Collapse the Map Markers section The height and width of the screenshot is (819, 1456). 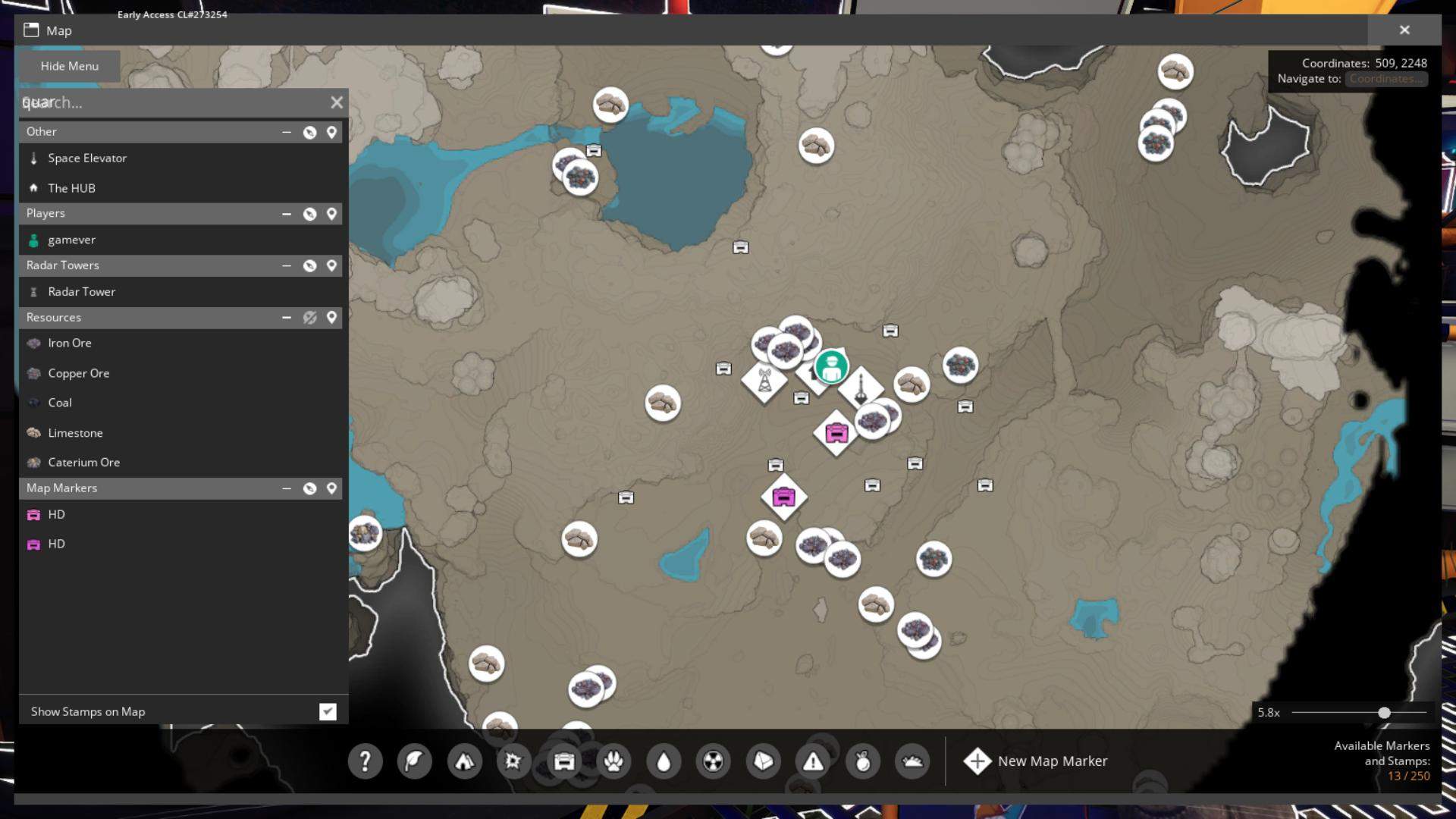point(287,488)
